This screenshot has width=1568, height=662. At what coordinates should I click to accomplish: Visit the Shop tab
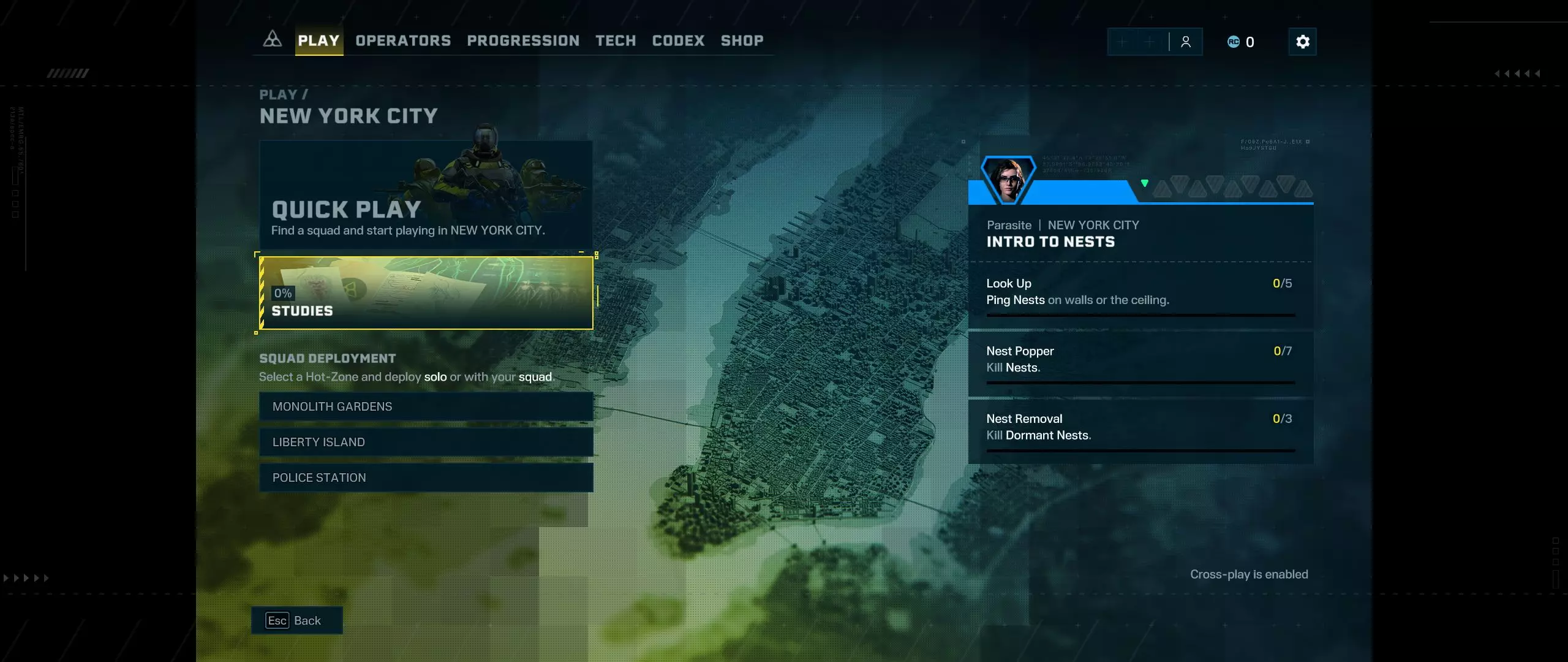click(x=742, y=40)
